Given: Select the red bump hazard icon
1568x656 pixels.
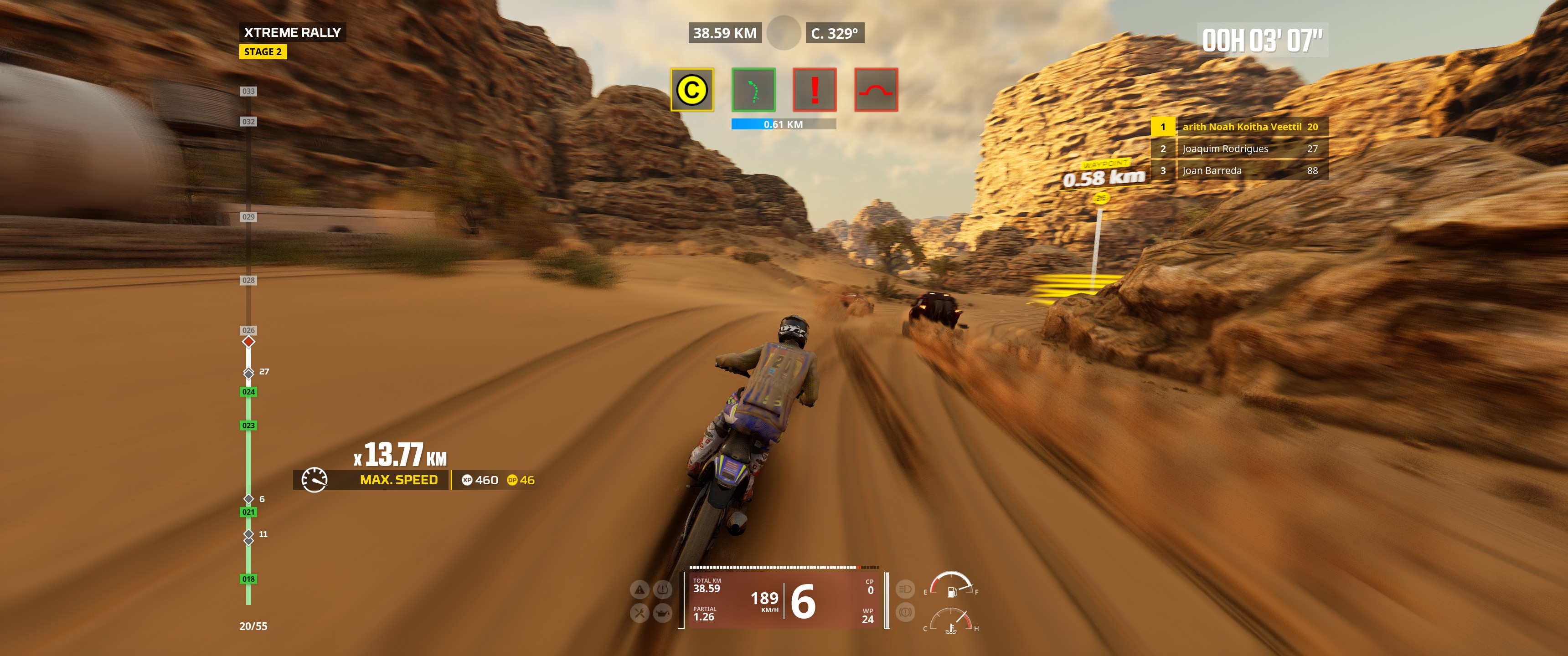Looking at the screenshot, I should click(x=876, y=90).
